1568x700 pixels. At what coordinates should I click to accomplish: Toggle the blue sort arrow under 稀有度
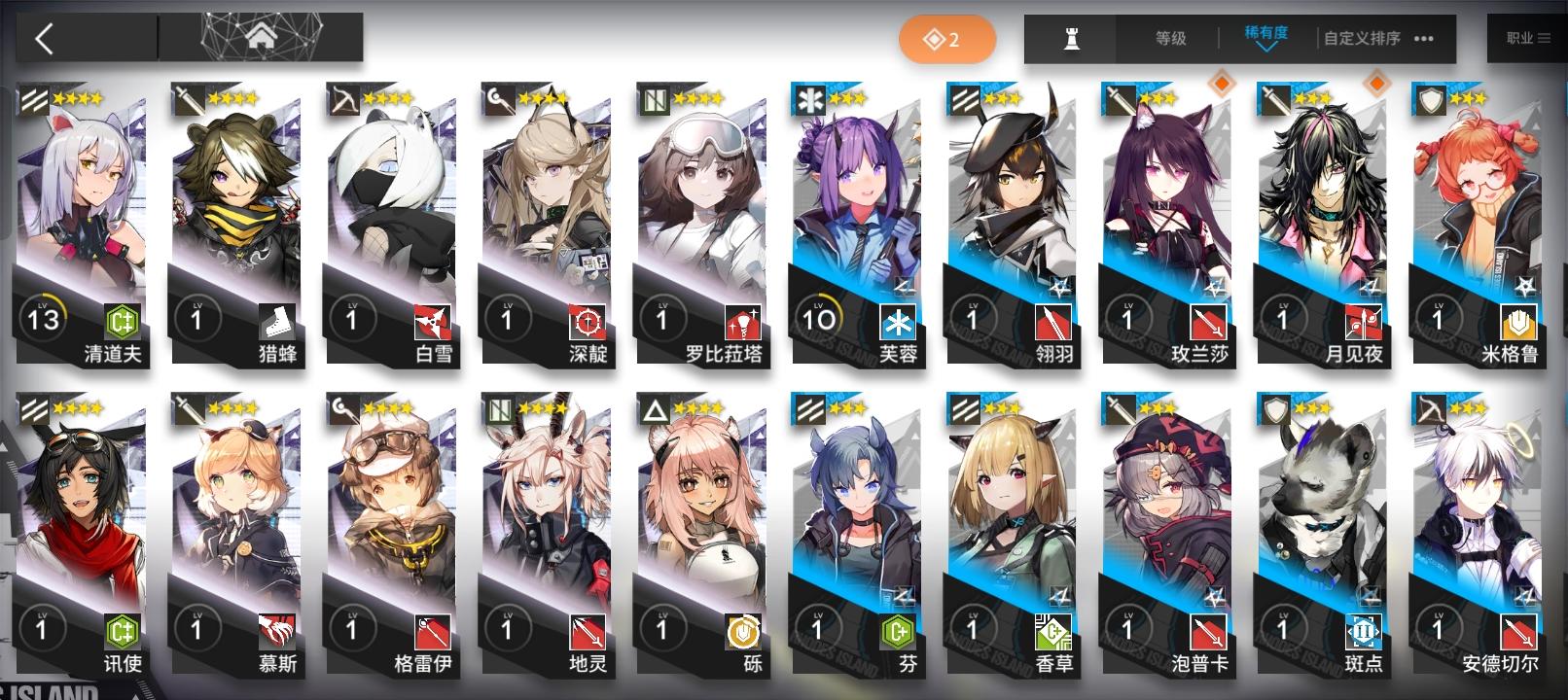(1265, 51)
